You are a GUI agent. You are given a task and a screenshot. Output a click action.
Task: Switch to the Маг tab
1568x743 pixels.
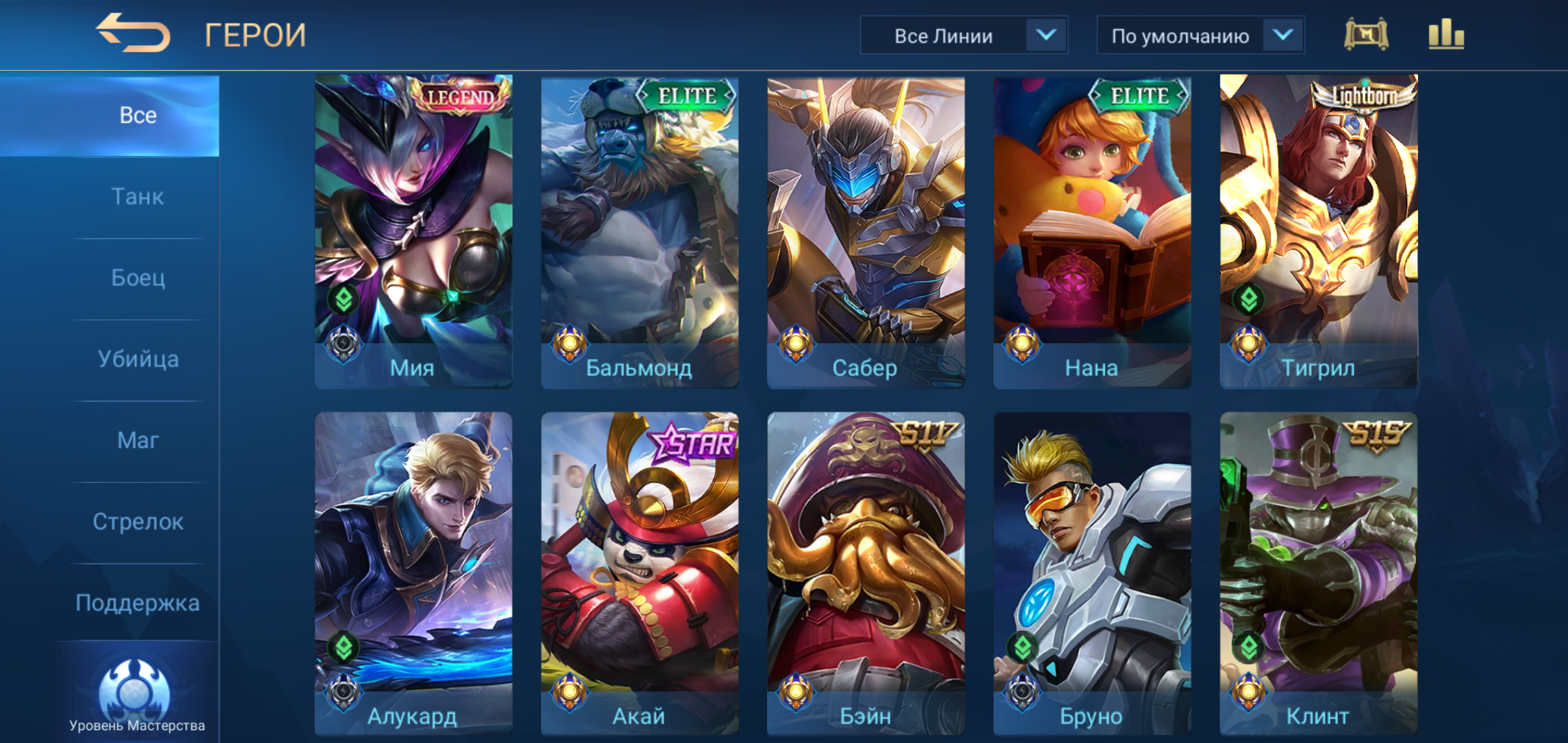click(x=138, y=440)
